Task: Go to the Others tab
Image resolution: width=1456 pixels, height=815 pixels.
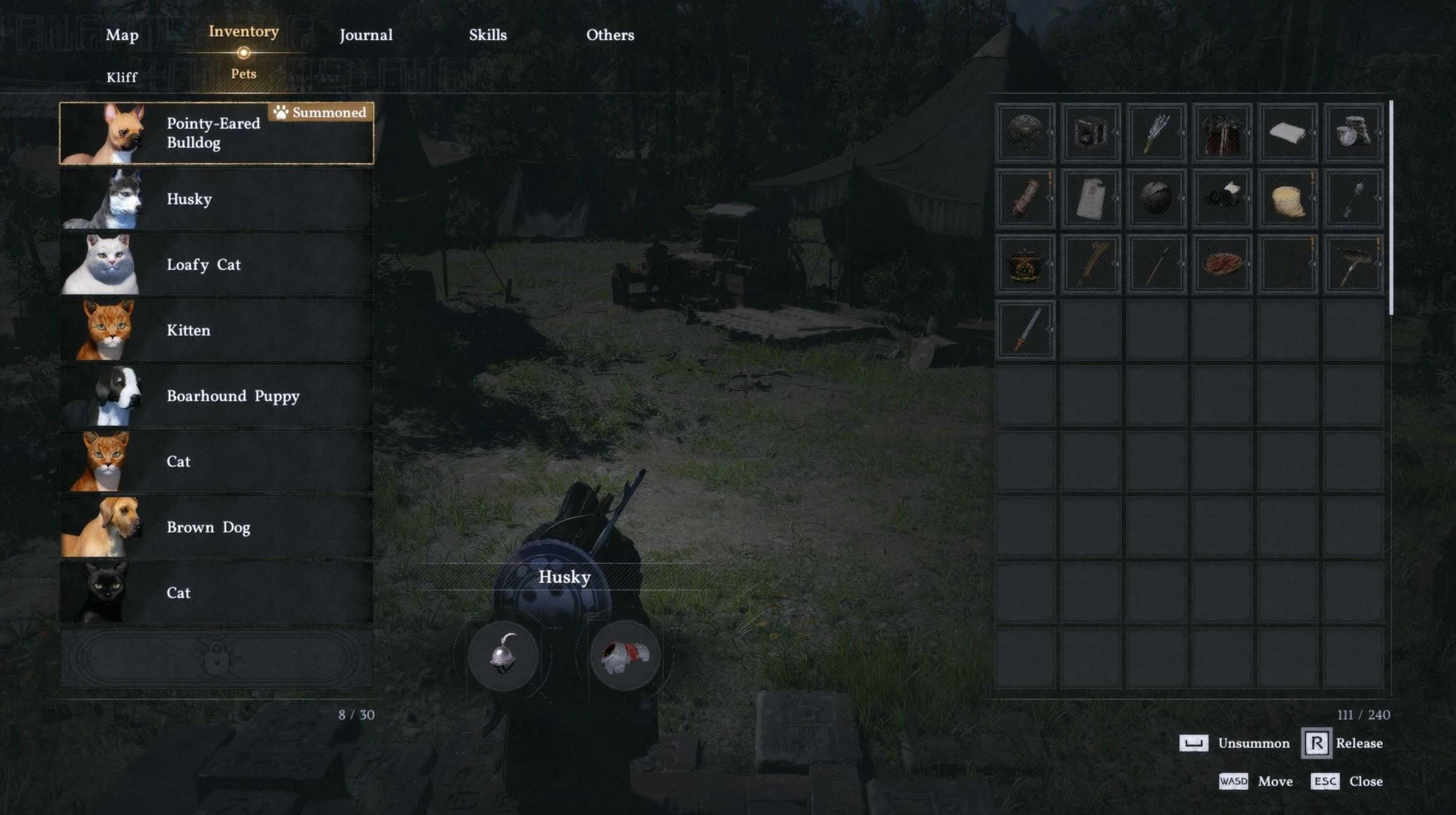Action: coord(610,35)
